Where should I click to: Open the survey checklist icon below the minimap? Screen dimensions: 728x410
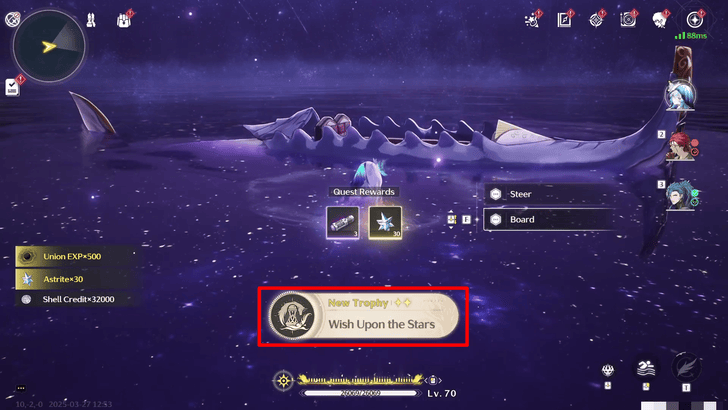12,87
